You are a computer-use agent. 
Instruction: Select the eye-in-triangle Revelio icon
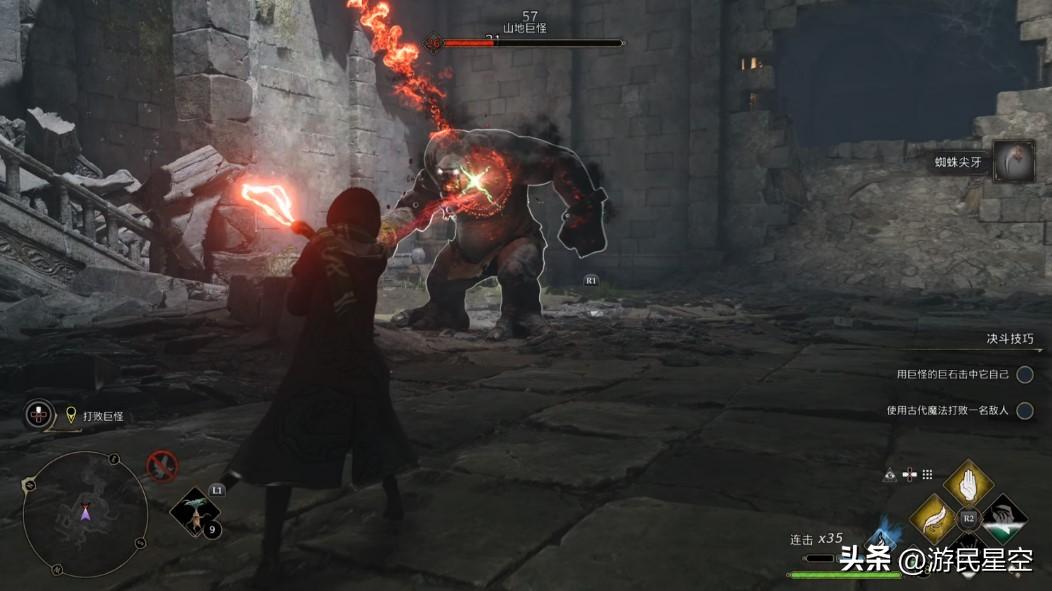(889, 475)
